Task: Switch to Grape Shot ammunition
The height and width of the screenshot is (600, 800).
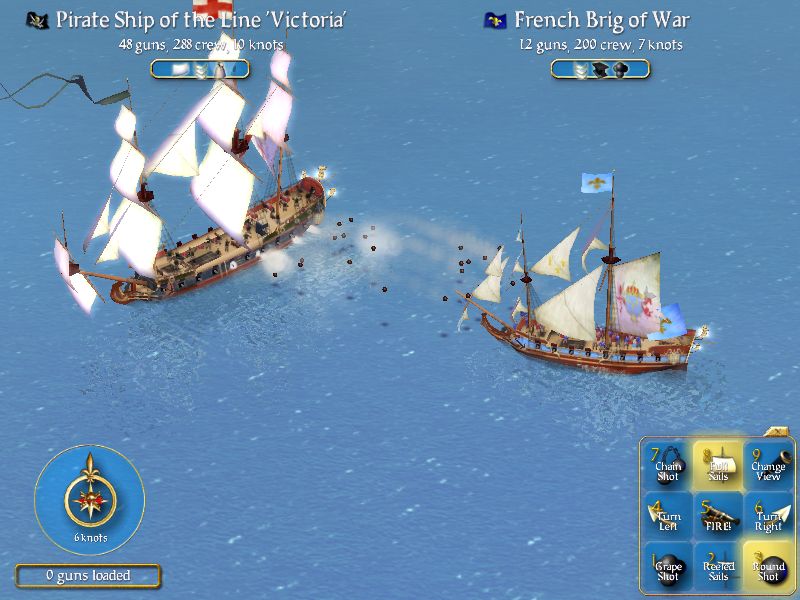Action: [x=667, y=566]
